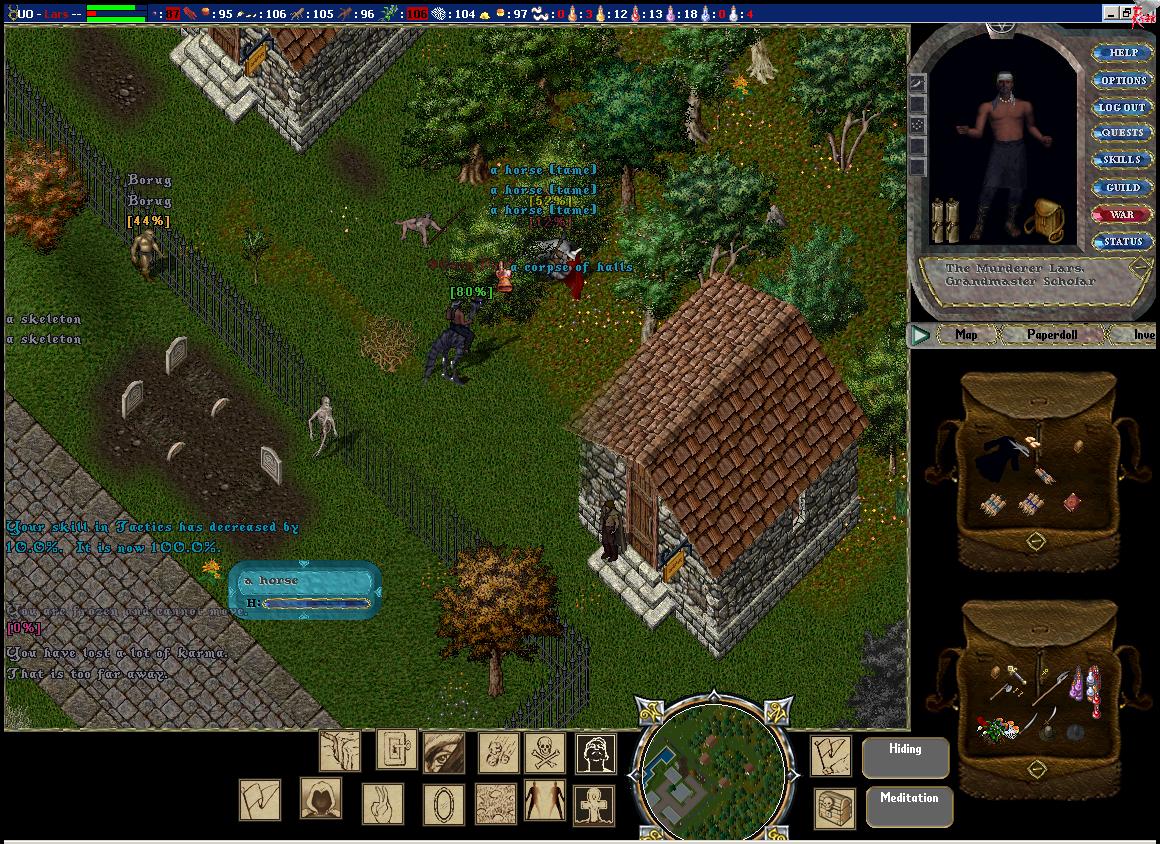Show the Quests log

[1122, 133]
